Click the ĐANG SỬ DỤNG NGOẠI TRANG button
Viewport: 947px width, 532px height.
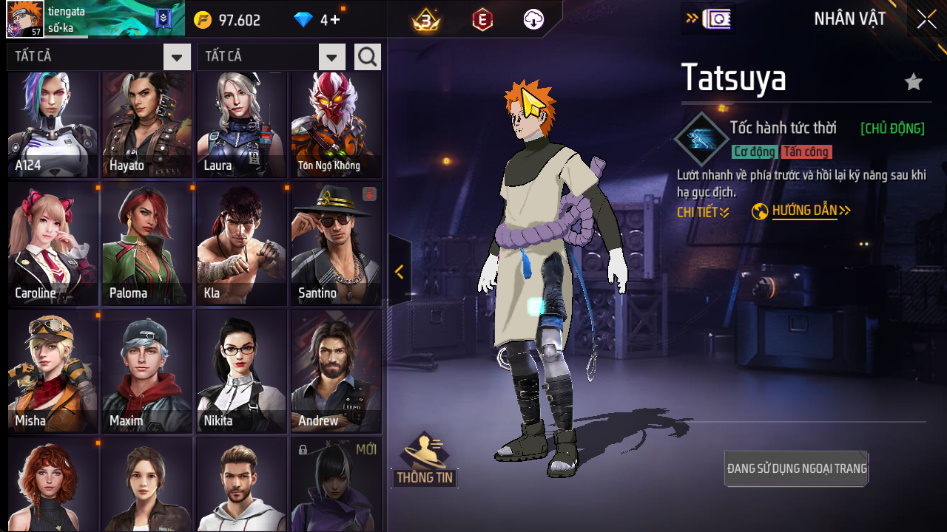coord(796,468)
